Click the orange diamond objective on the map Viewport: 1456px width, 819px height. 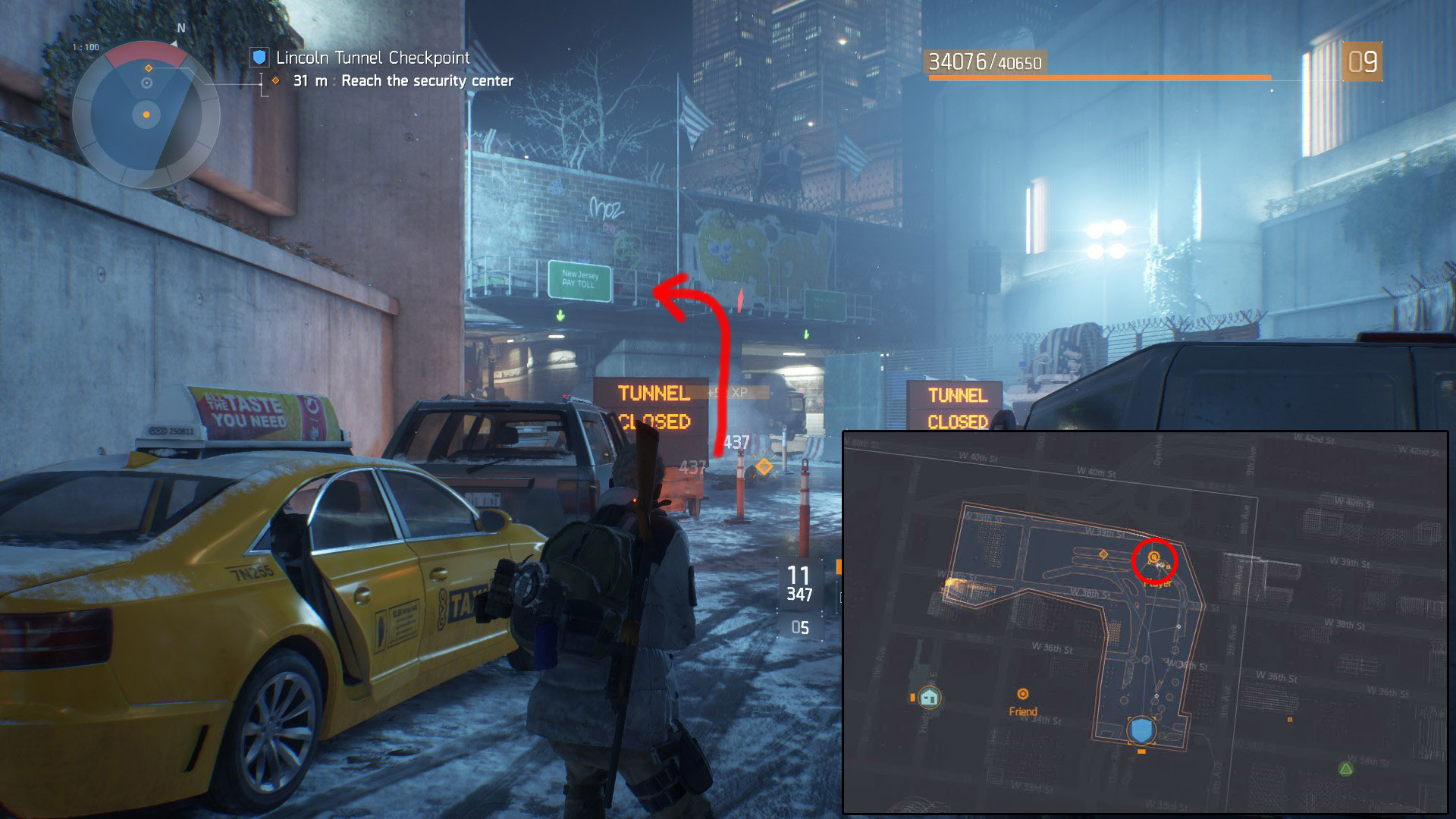1103,555
